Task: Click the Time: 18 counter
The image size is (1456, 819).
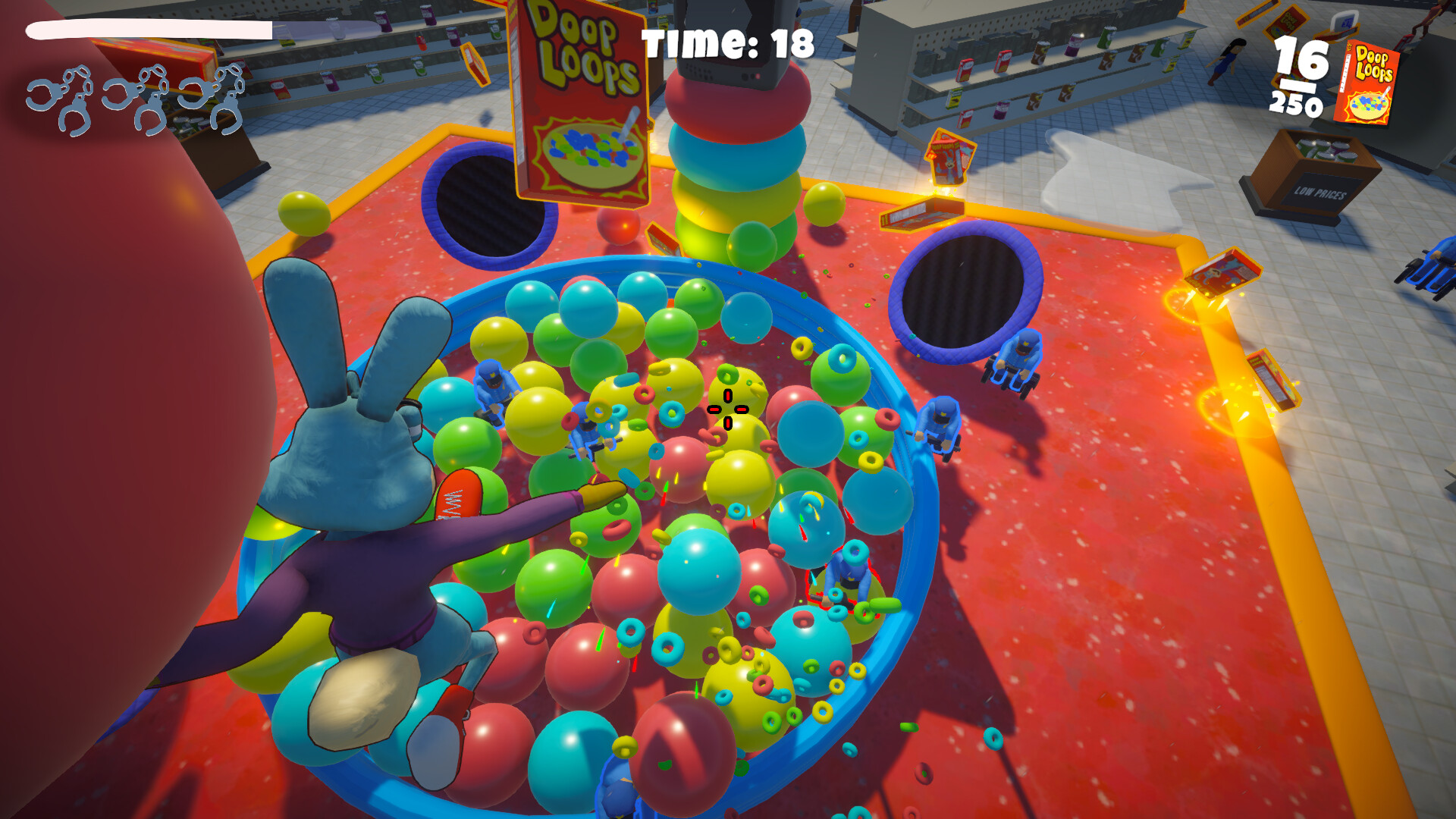Action: (726, 42)
